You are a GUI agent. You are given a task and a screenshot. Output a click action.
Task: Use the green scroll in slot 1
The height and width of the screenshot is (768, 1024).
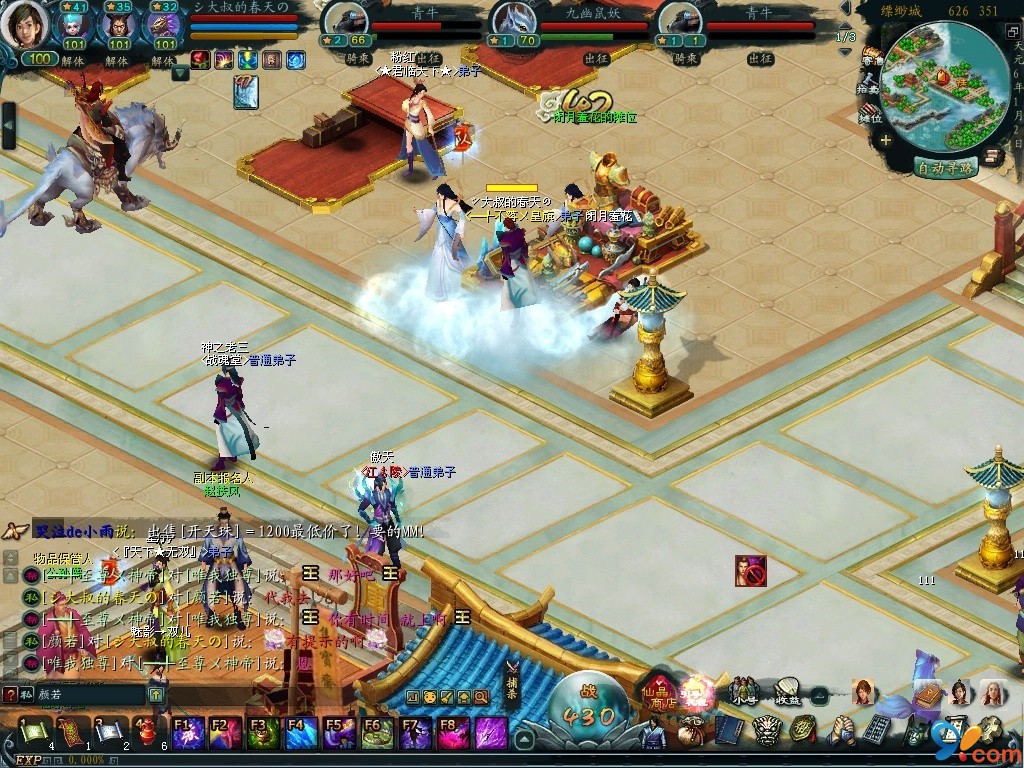[x=34, y=734]
